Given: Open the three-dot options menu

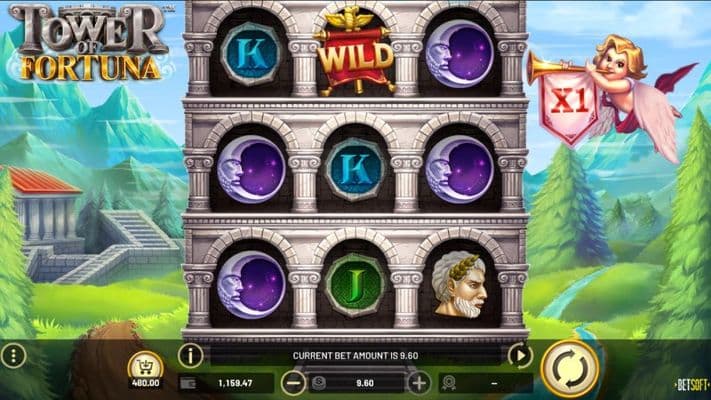Looking at the screenshot, I should [x=14, y=356].
